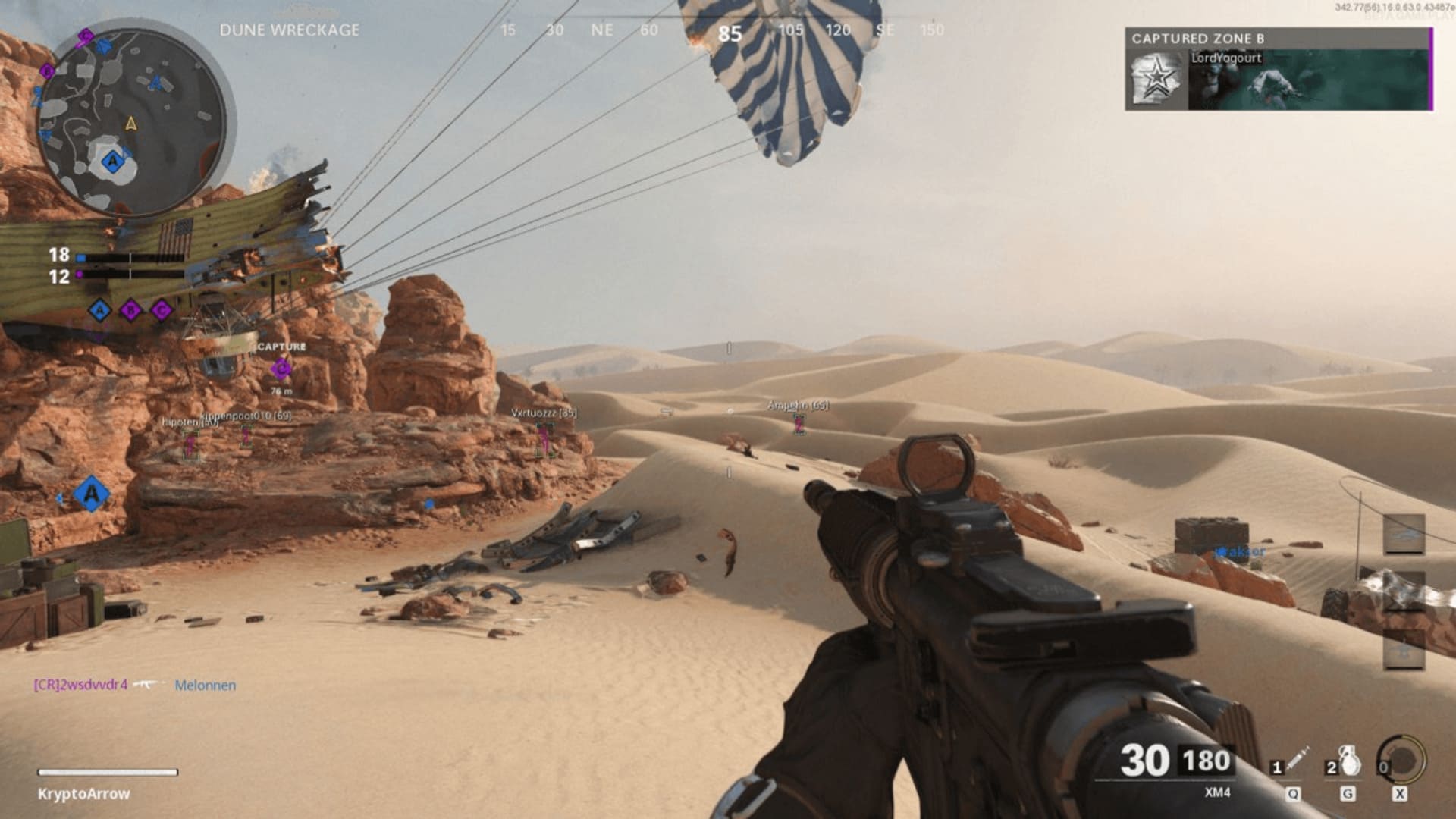Open the Captured Zone B notification card

[x=1279, y=70]
